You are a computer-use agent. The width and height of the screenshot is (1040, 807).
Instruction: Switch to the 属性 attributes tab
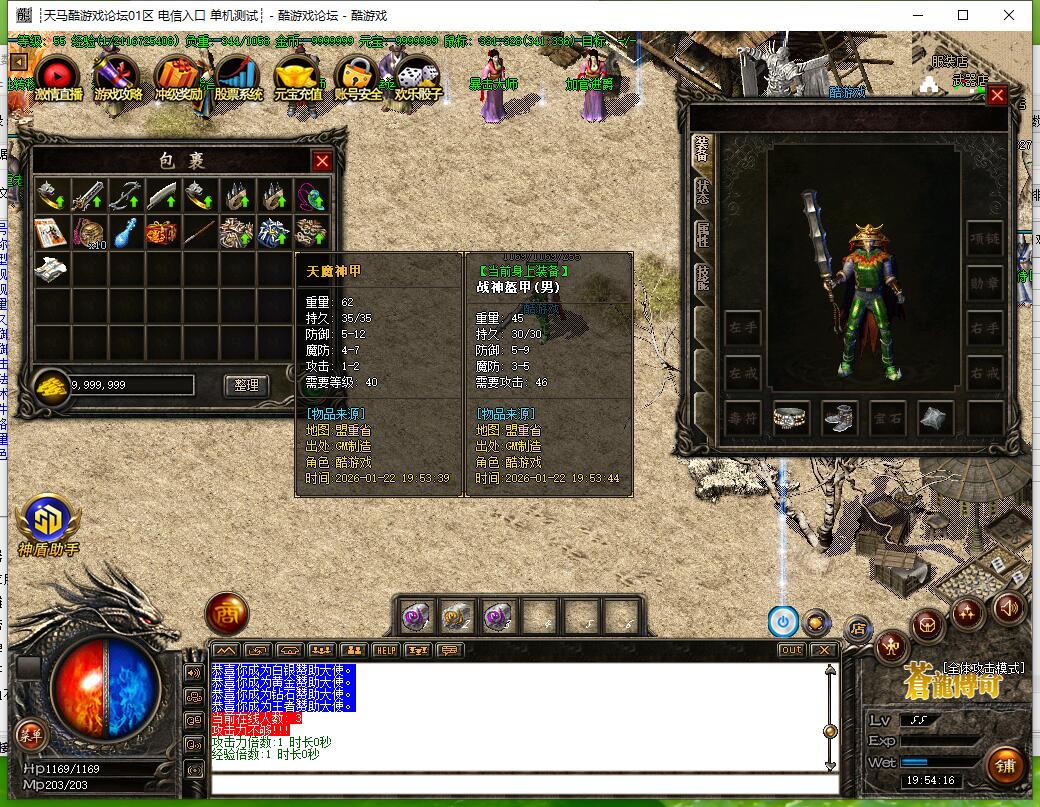tap(702, 235)
